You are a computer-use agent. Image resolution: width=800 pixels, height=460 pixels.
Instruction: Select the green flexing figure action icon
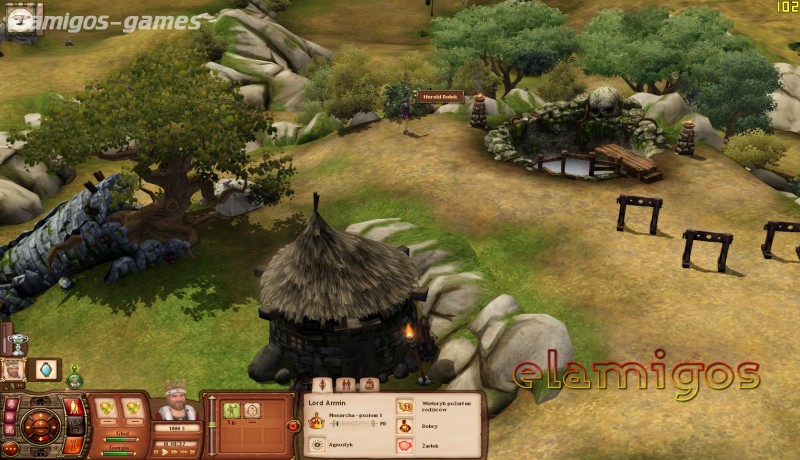231,409
